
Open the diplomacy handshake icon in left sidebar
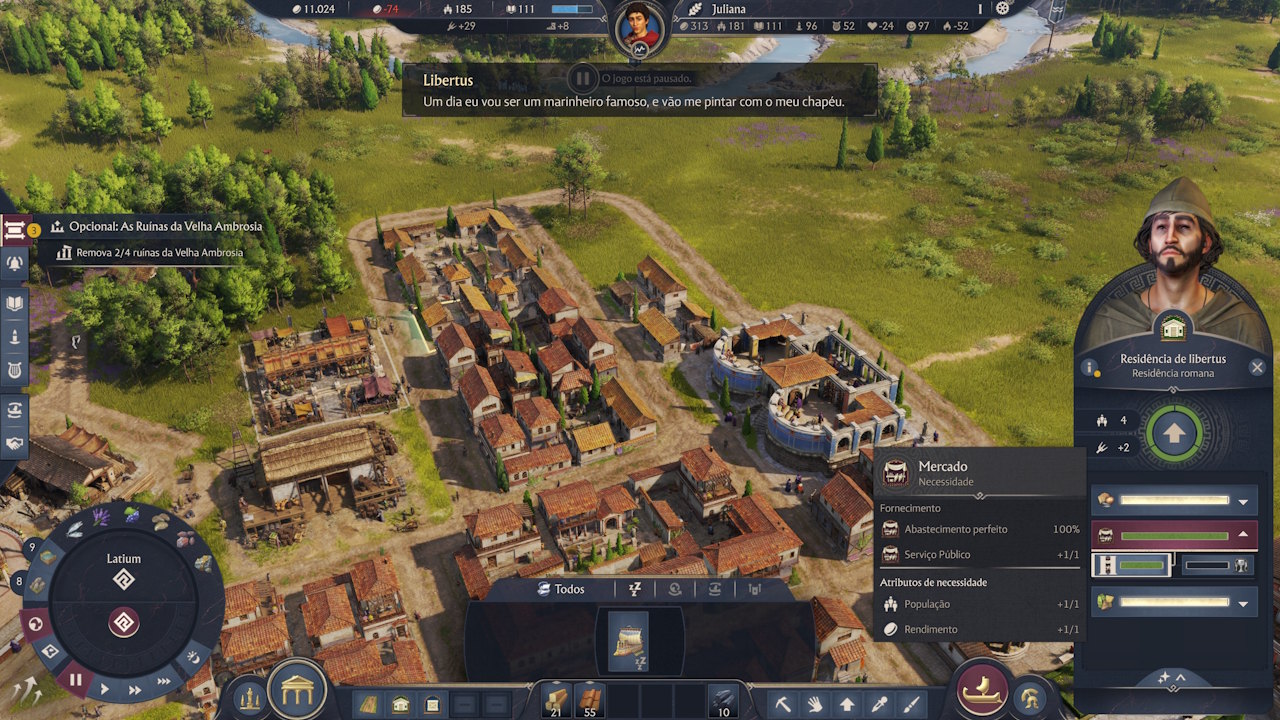(x=14, y=444)
